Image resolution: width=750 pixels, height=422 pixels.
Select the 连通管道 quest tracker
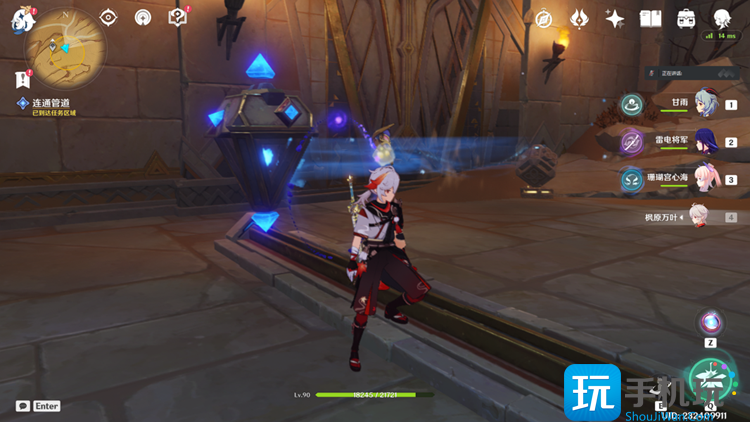55,103
